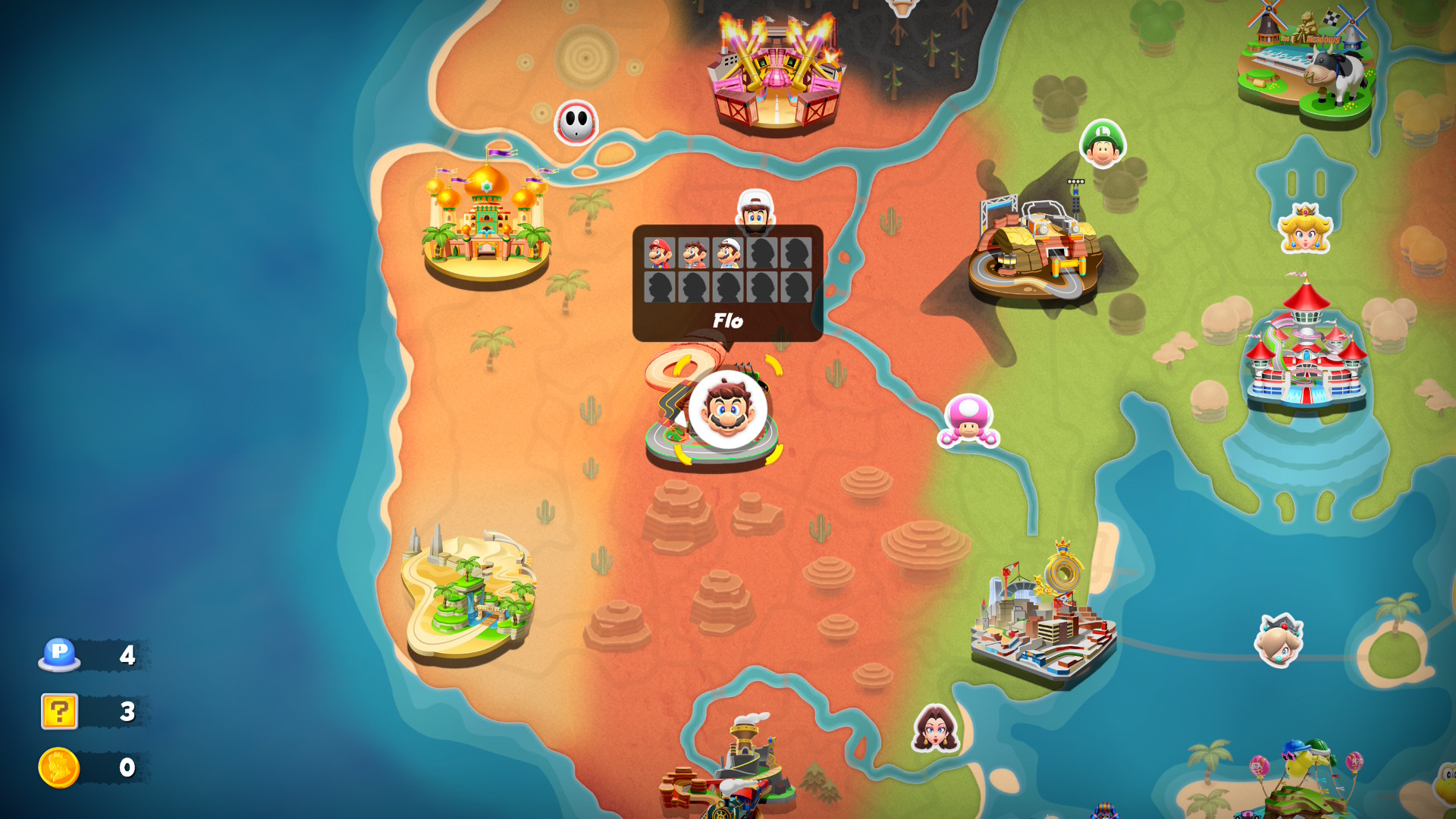Click the player name label Flo
Image resolution: width=1456 pixels, height=819 pixels.
728,321
